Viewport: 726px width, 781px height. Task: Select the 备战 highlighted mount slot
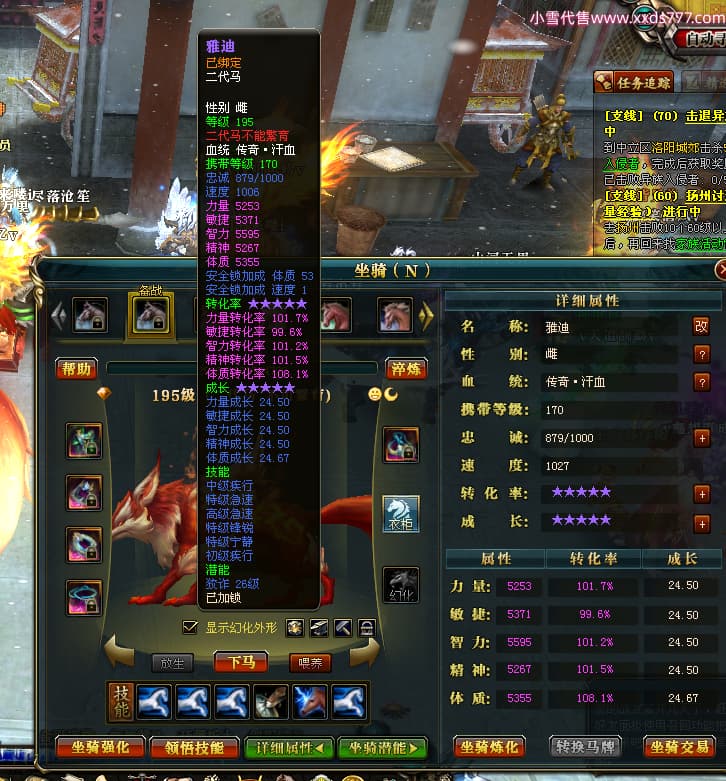point(150,314)
